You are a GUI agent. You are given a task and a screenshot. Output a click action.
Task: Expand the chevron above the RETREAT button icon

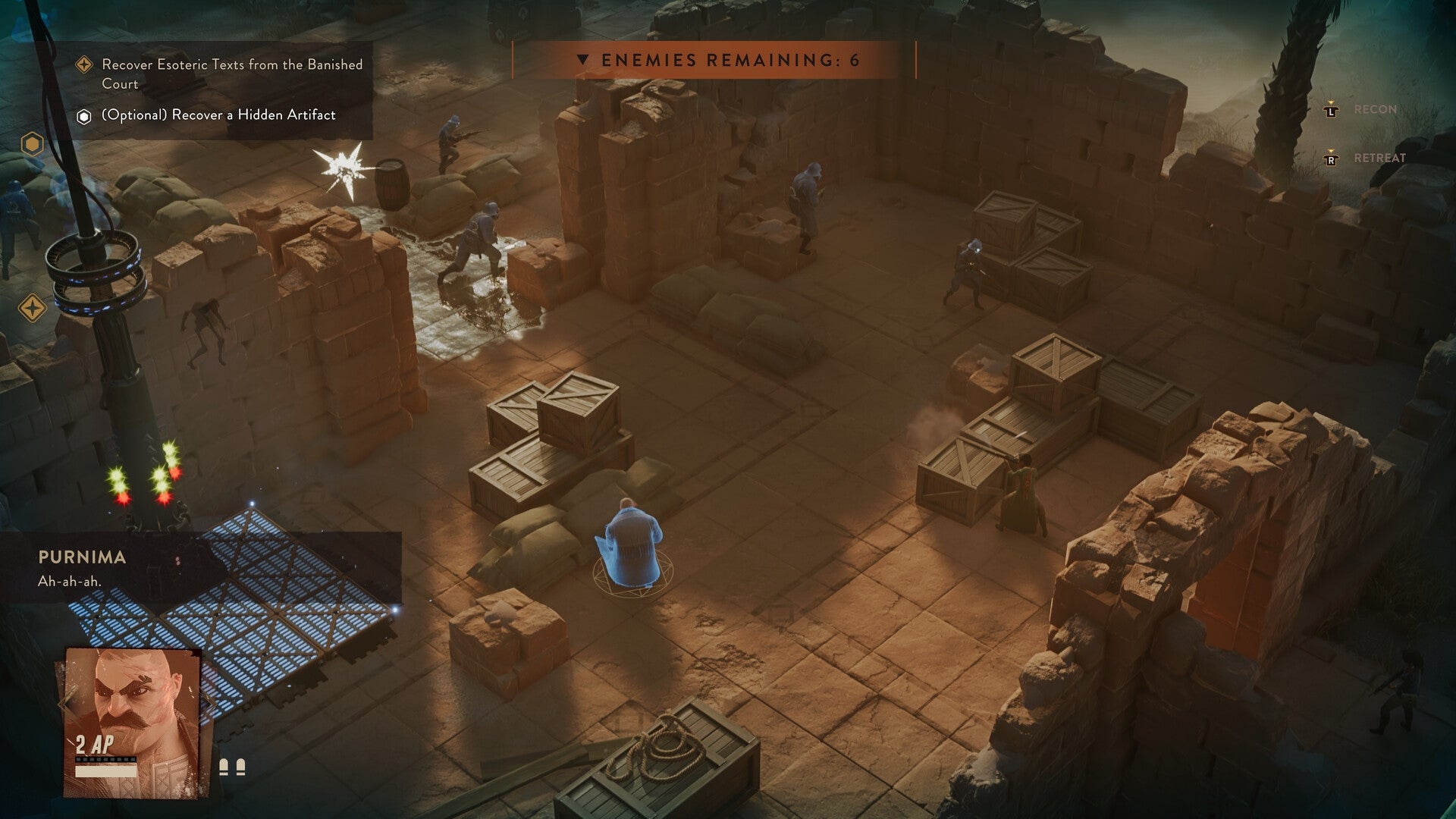[x=1331, y=151]
